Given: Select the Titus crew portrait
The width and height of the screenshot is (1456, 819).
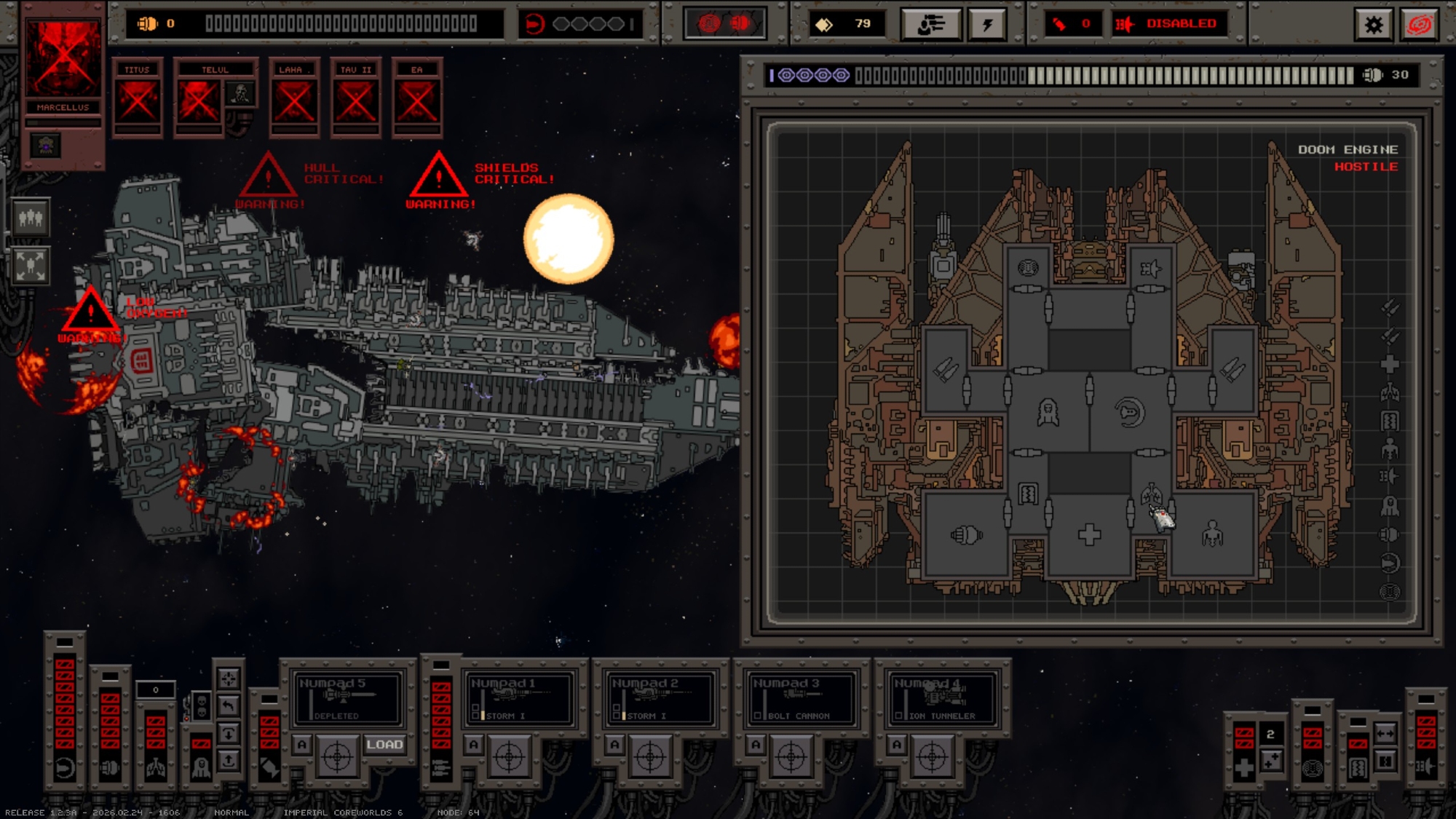Looking at the screenshot, I should point(138,100).
